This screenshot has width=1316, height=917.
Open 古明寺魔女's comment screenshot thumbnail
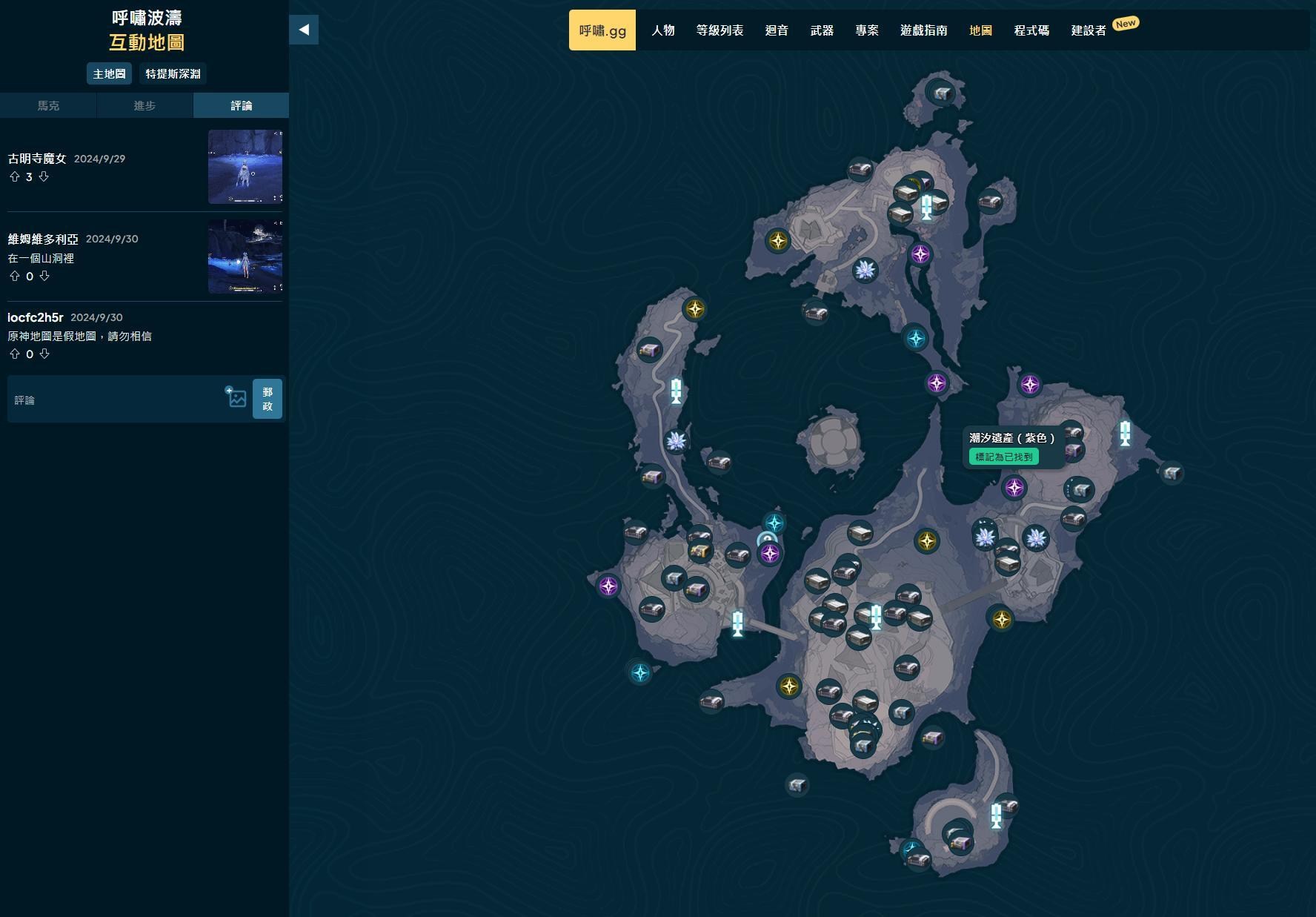(245, 167)
